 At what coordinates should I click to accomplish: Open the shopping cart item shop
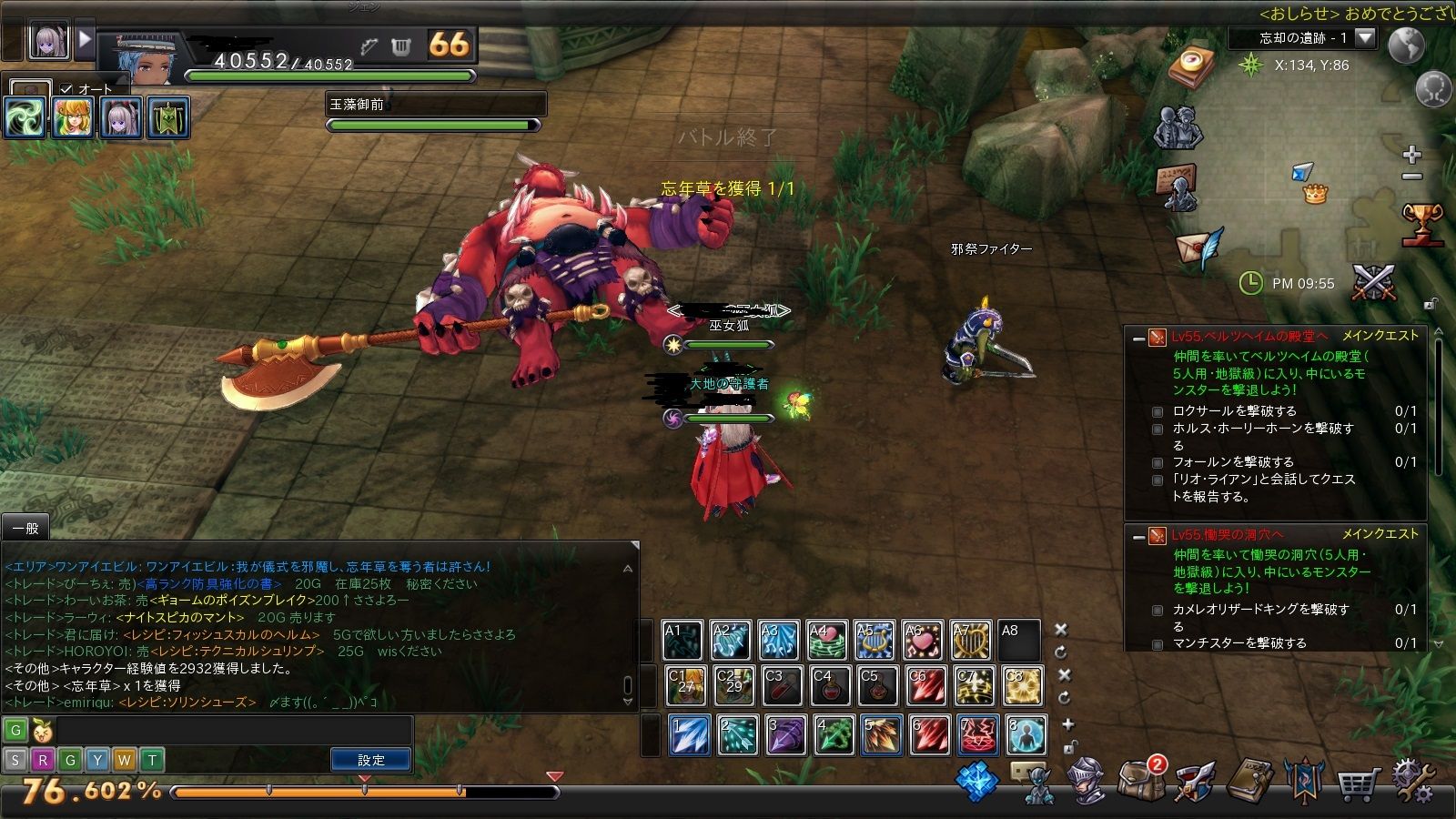click(x=1358, y=781)
